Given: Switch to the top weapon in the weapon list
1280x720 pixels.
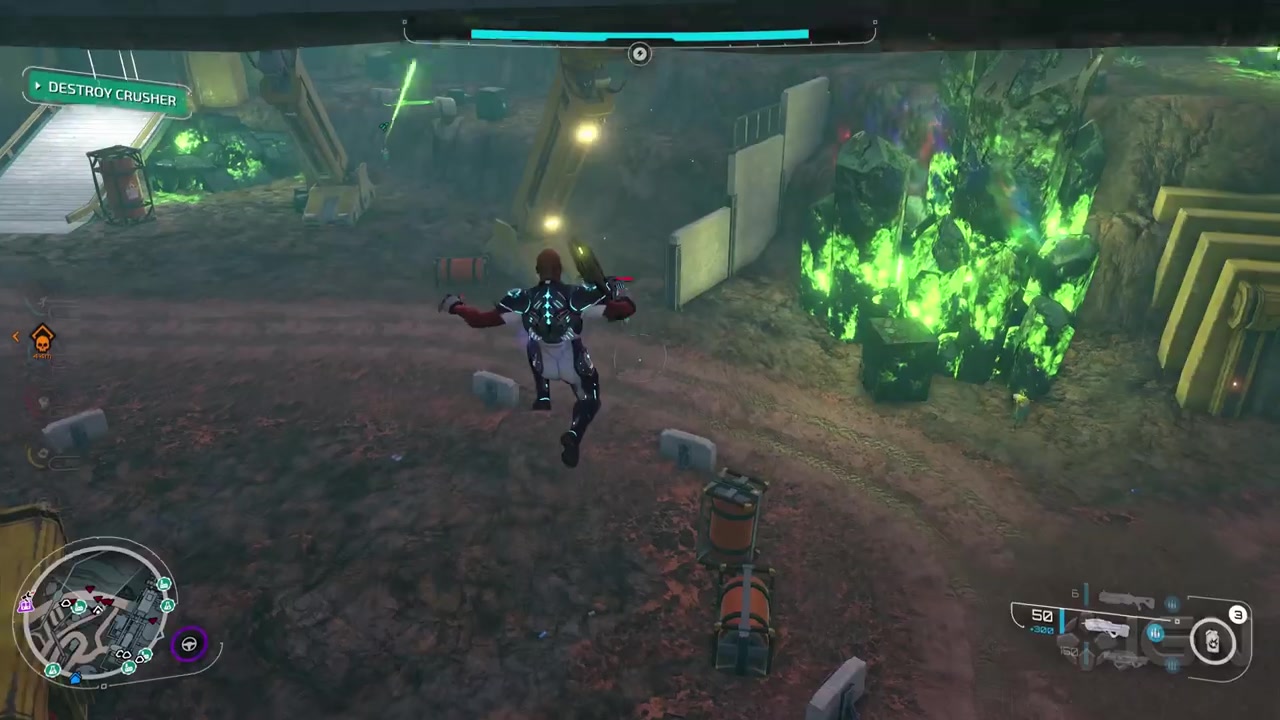Looking at the screenshot, I should [x=1126, y=600].
